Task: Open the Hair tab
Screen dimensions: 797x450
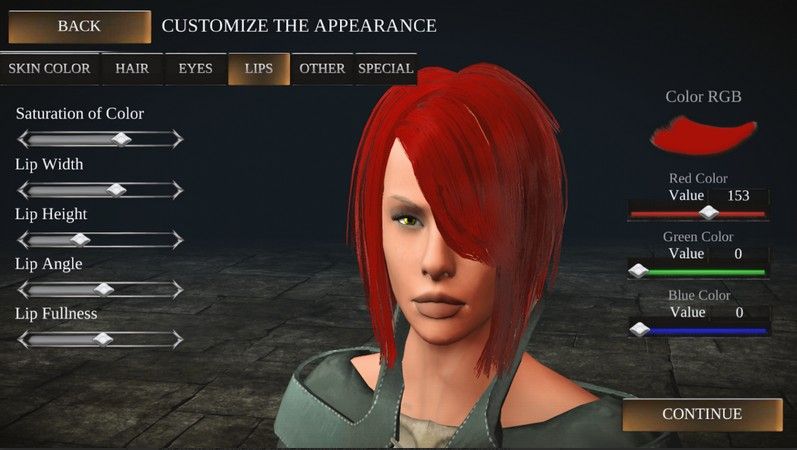Action: coord(132,69)
